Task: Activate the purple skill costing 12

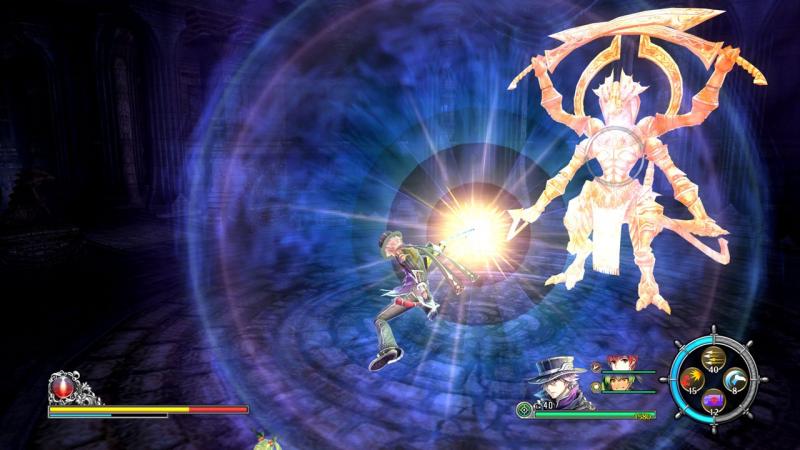Action: 713,399
